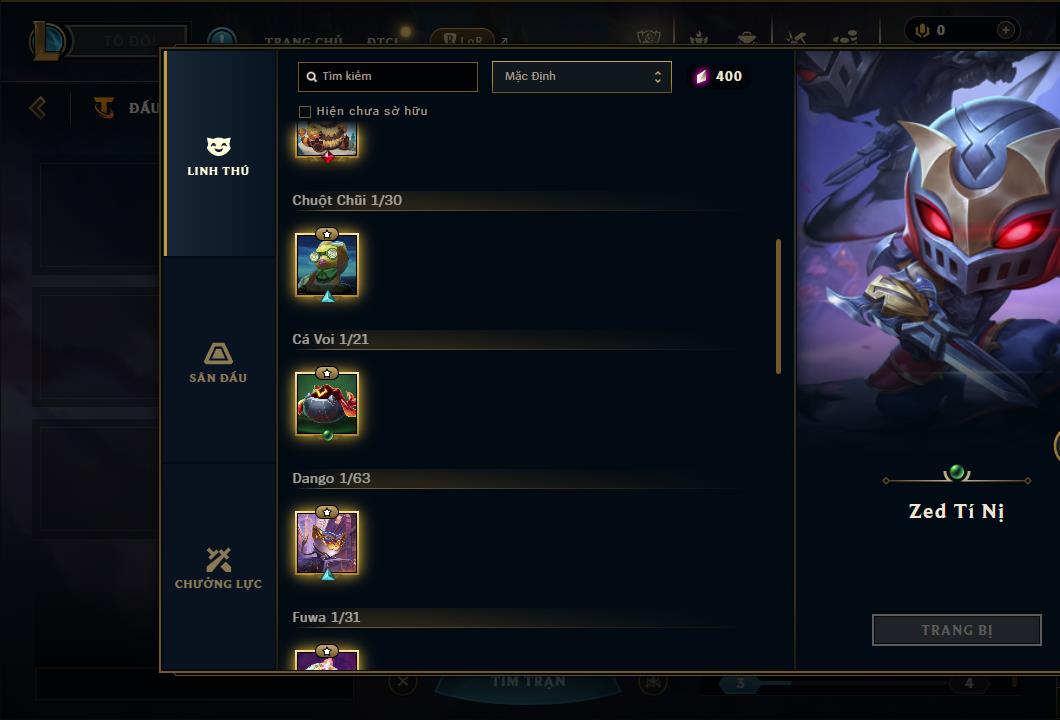
Task: Go back with the left arrow button
Action: click(38, 107)
